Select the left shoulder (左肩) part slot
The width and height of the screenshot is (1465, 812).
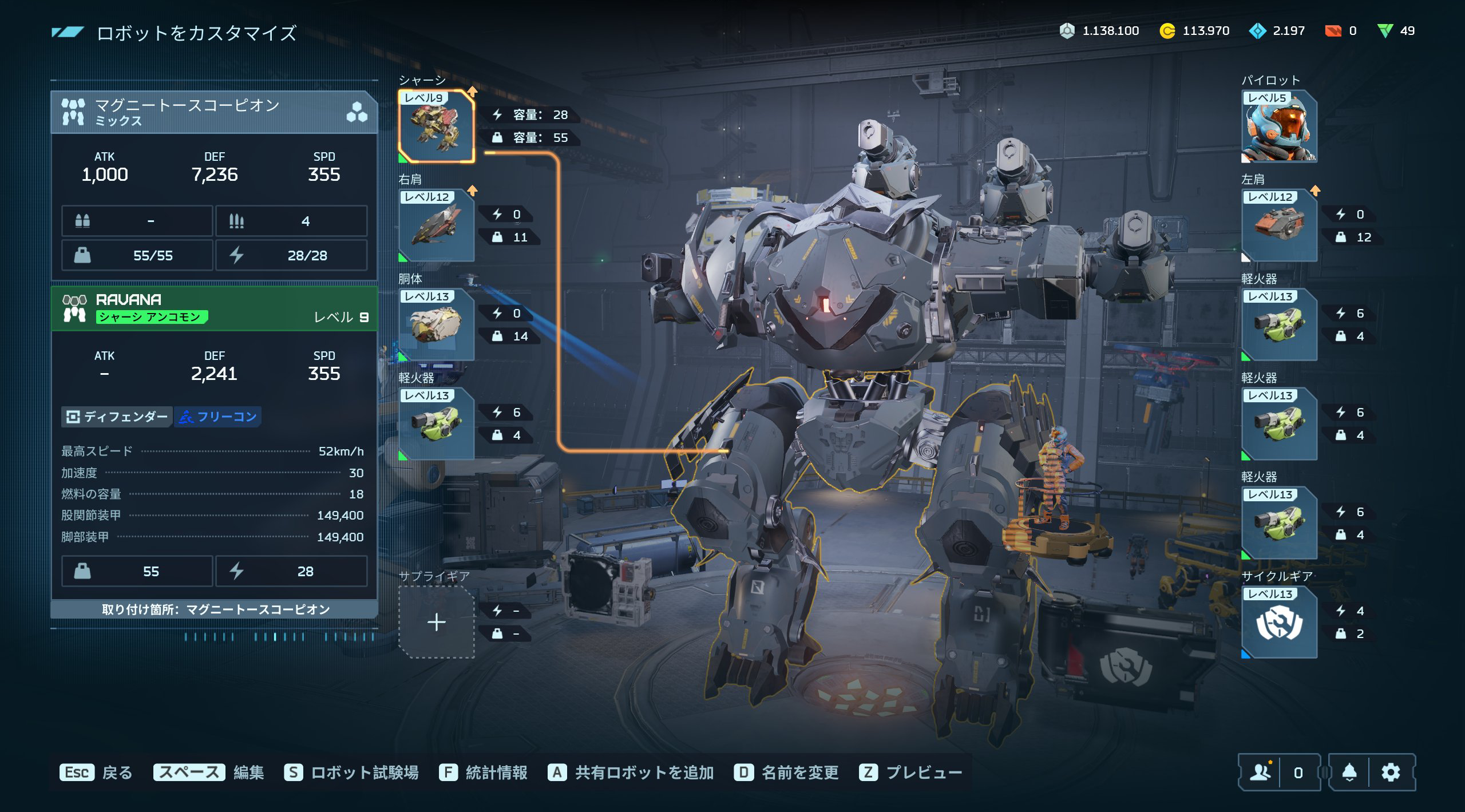tap(1279, 225)
